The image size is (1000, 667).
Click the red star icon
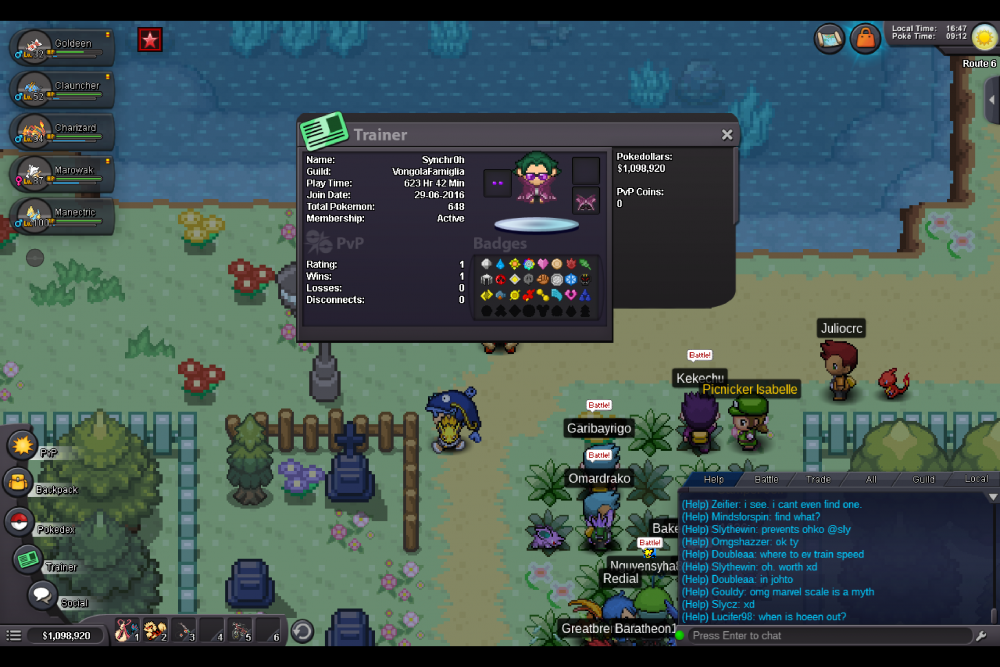[x=150, y=40]
